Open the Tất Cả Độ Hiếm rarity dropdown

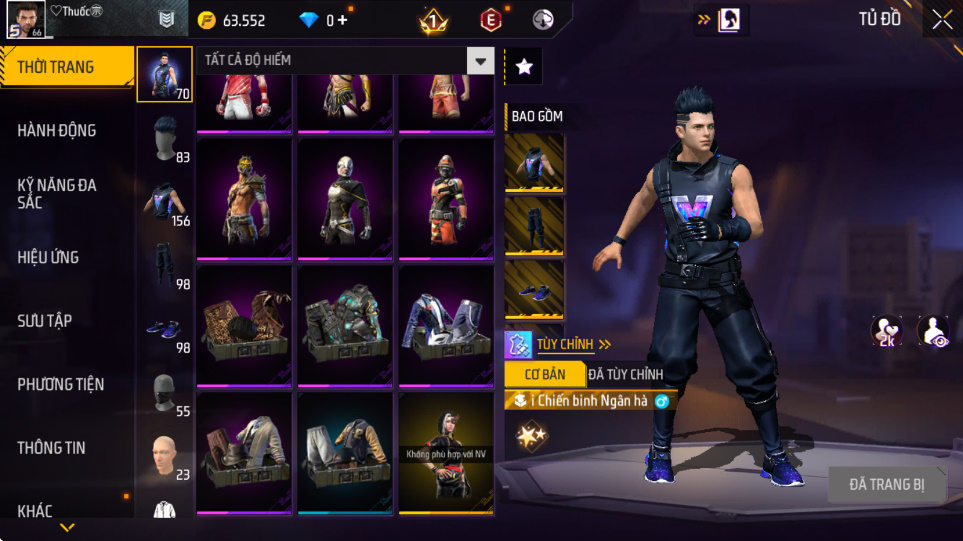click(481, 61)
